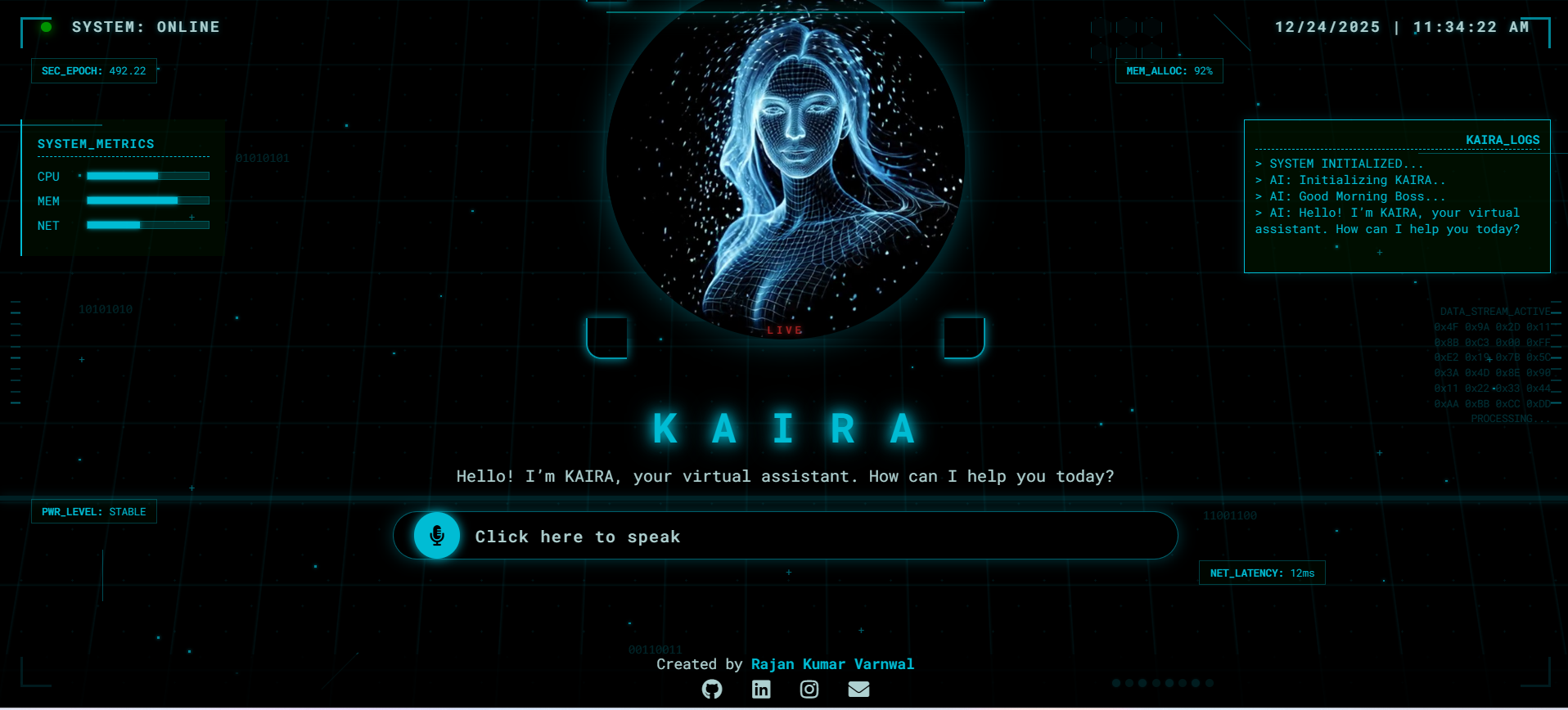
Task: Click the CPU usage progress bar
Action: click(147, 175)
